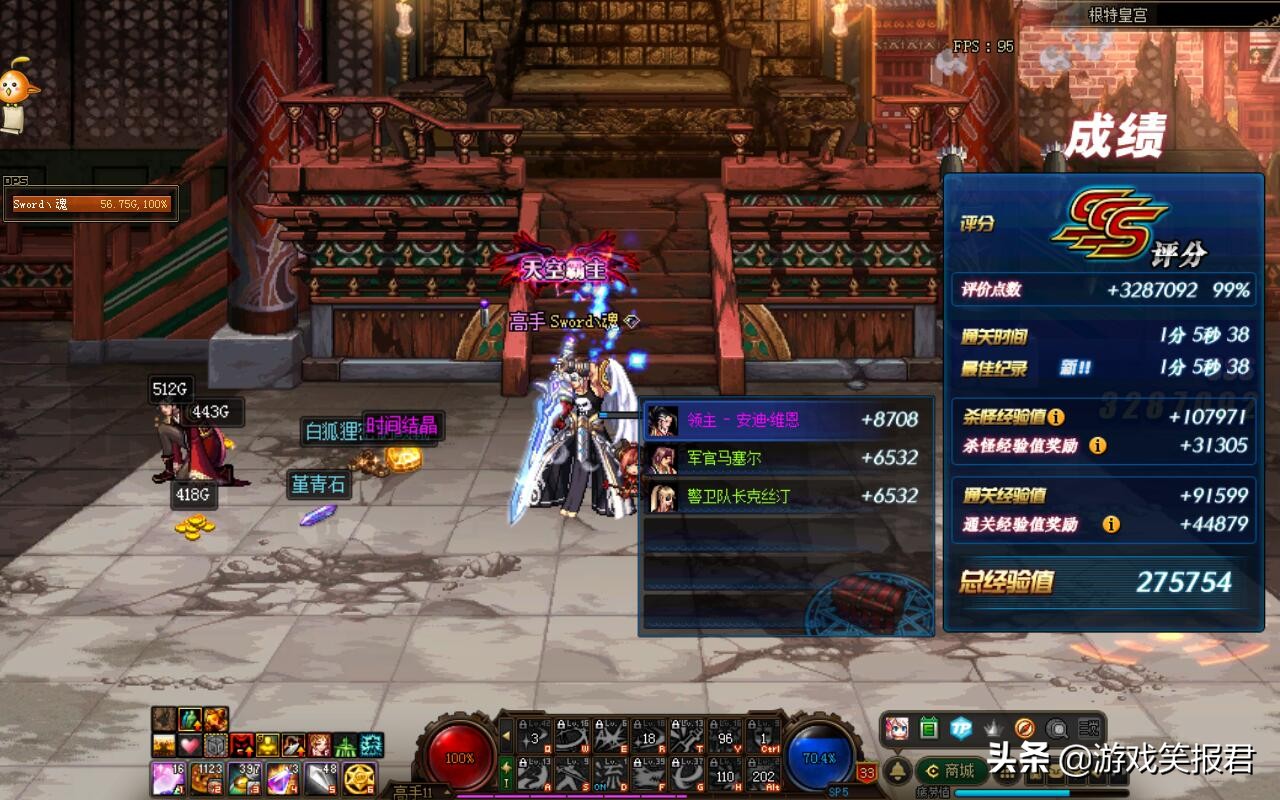Click the green skill-bar switch button
The height and width of the screenshot is (800, 1280).
(506, 771)
